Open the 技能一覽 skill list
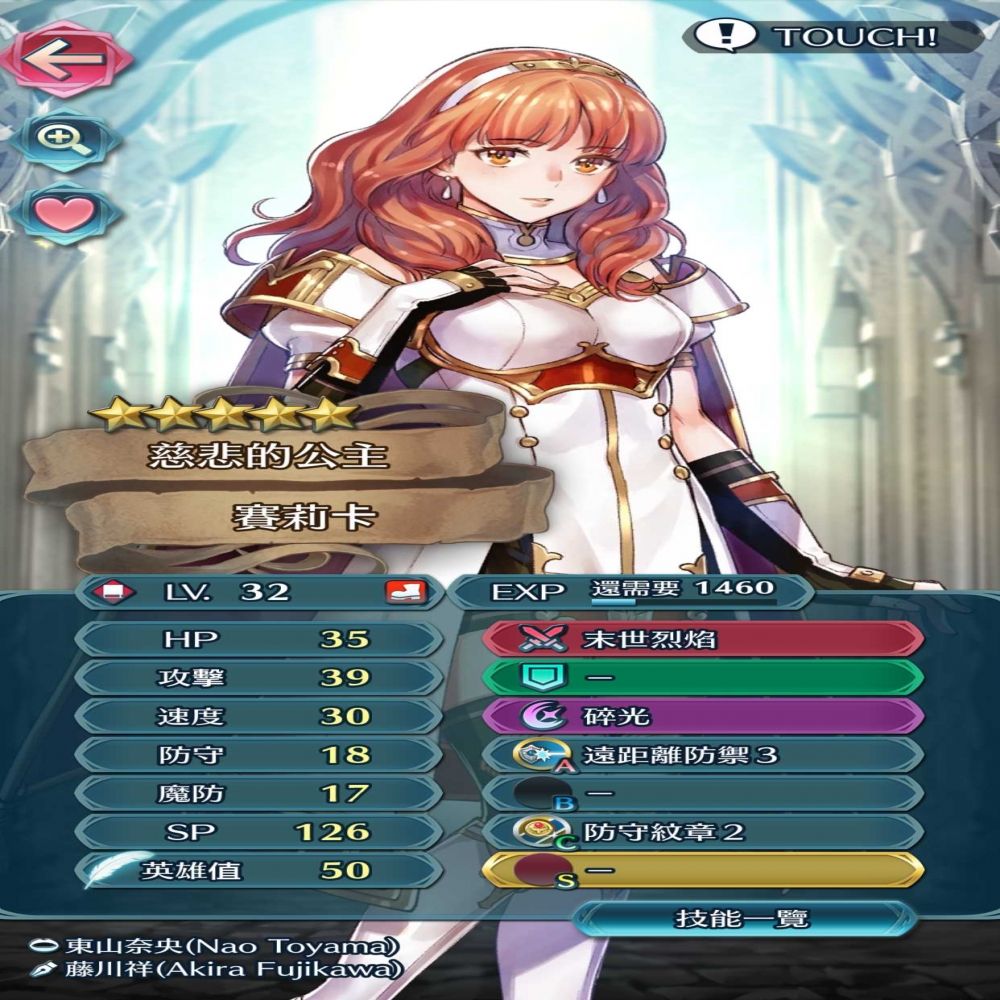Image resolution: width=1000 pixels, height=1000 pixels. pyautogui.click(x=742, y=918)
